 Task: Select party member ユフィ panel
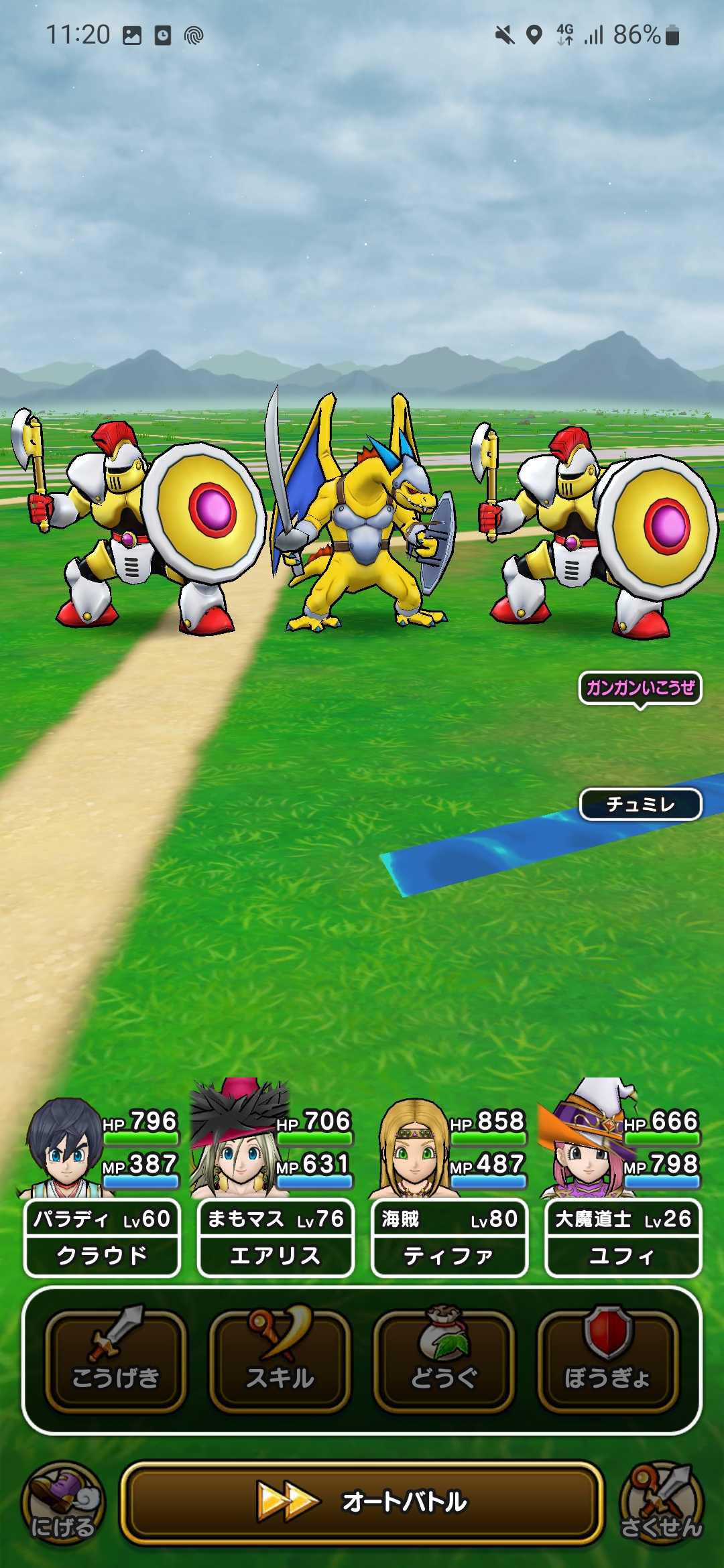(623, 1237)
